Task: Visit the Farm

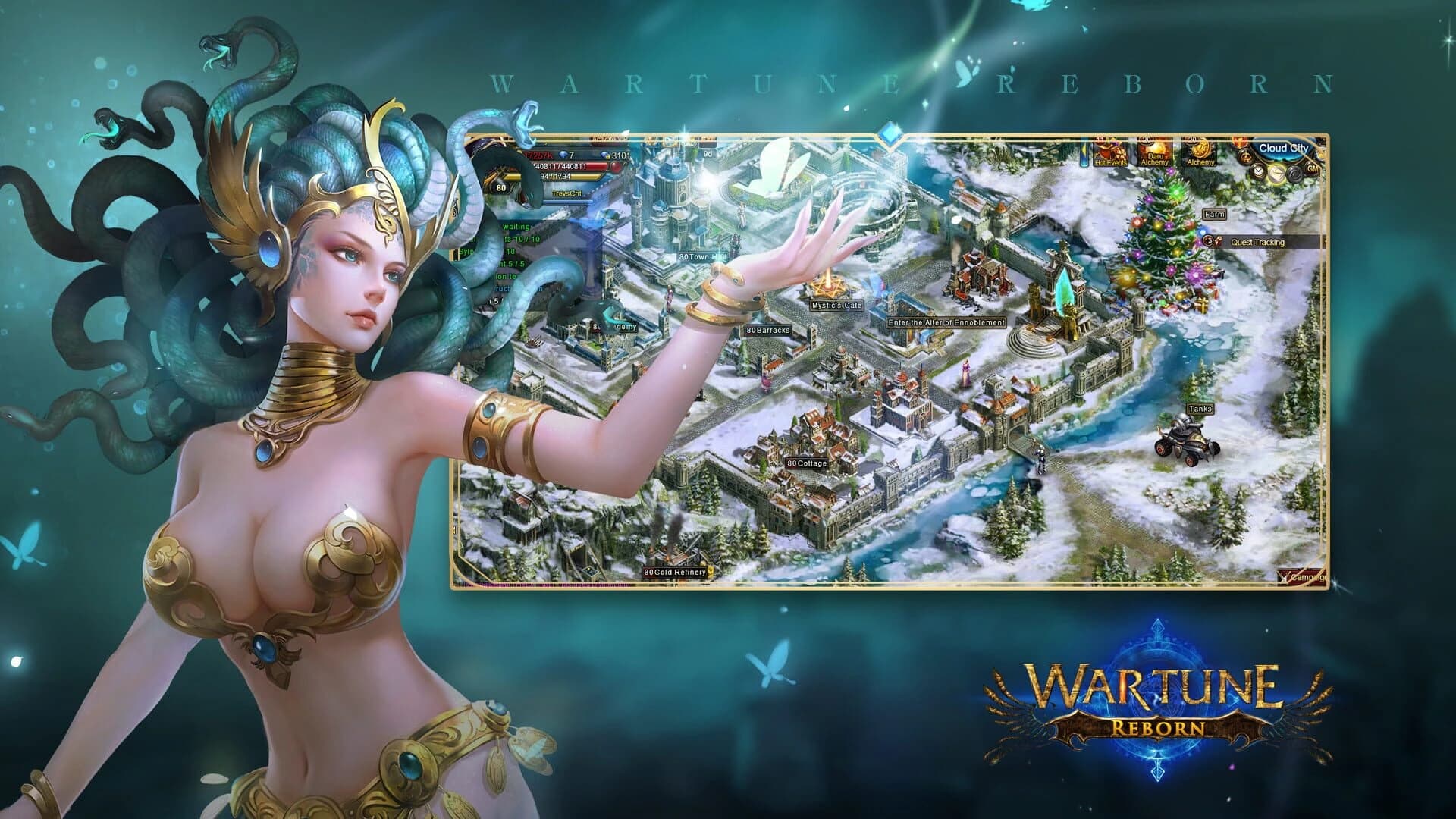Action: pyautogui.click(x=1215, y=215)
